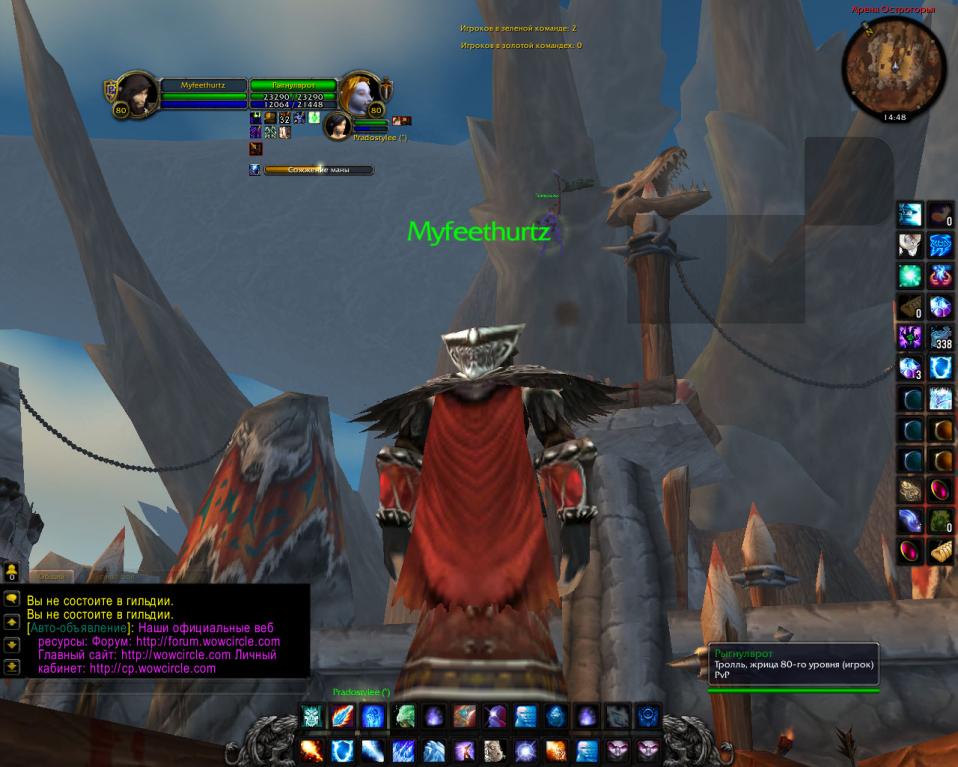Use the mana gem with 3 charges

(x=909, y=368)
